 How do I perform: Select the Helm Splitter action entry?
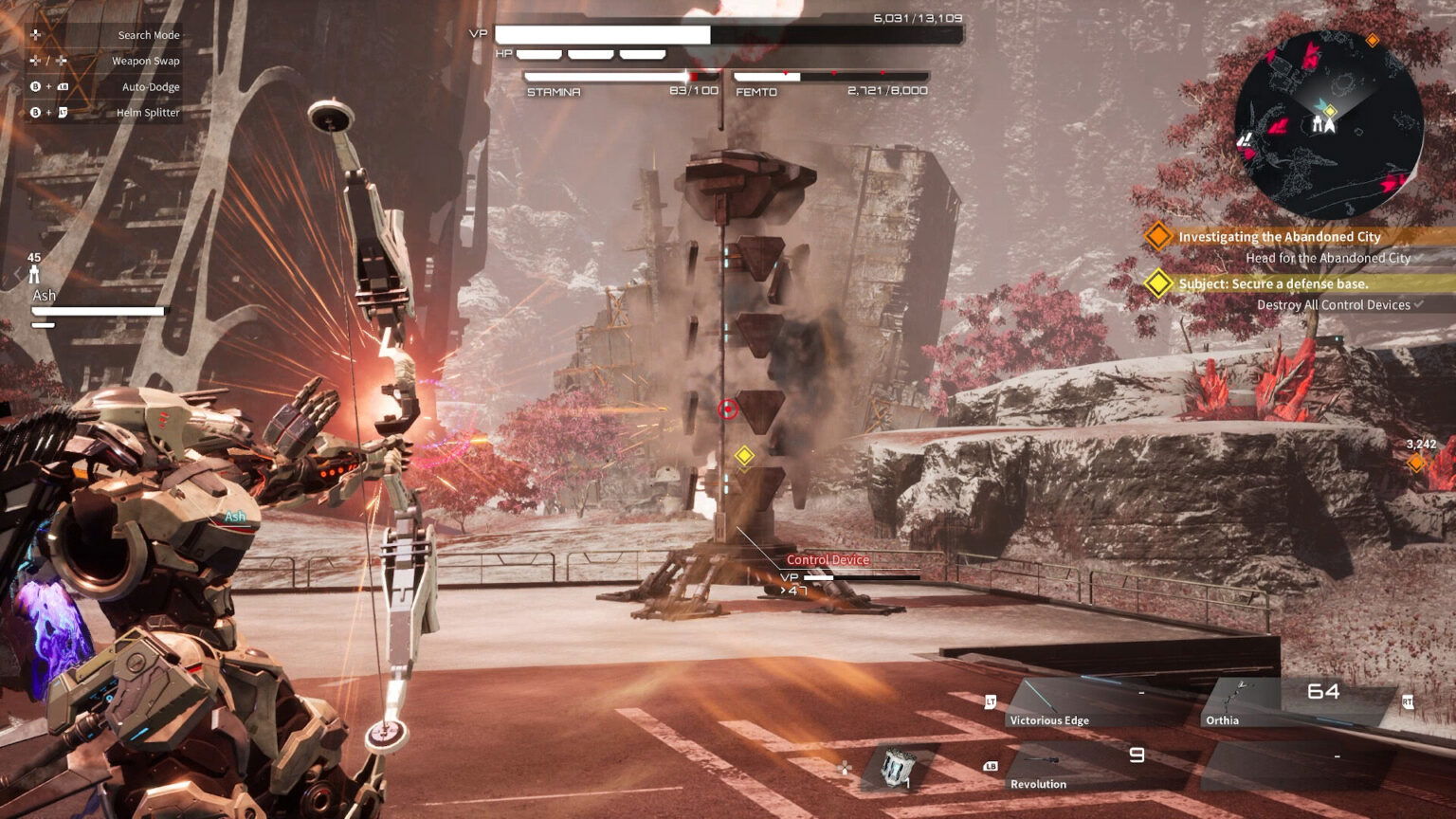click(147, 112)
